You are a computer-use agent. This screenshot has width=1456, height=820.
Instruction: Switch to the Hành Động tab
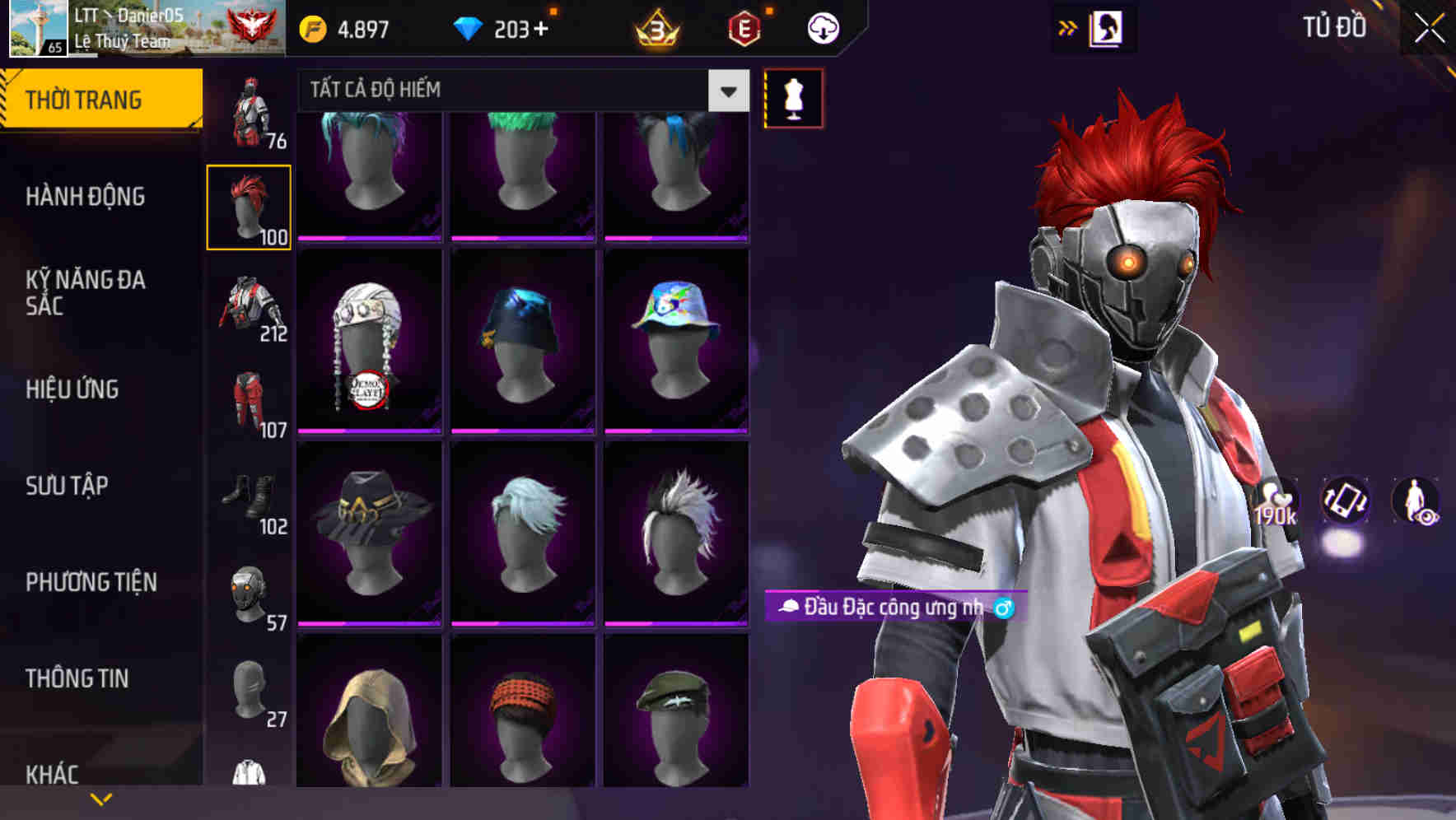[86, 198]
